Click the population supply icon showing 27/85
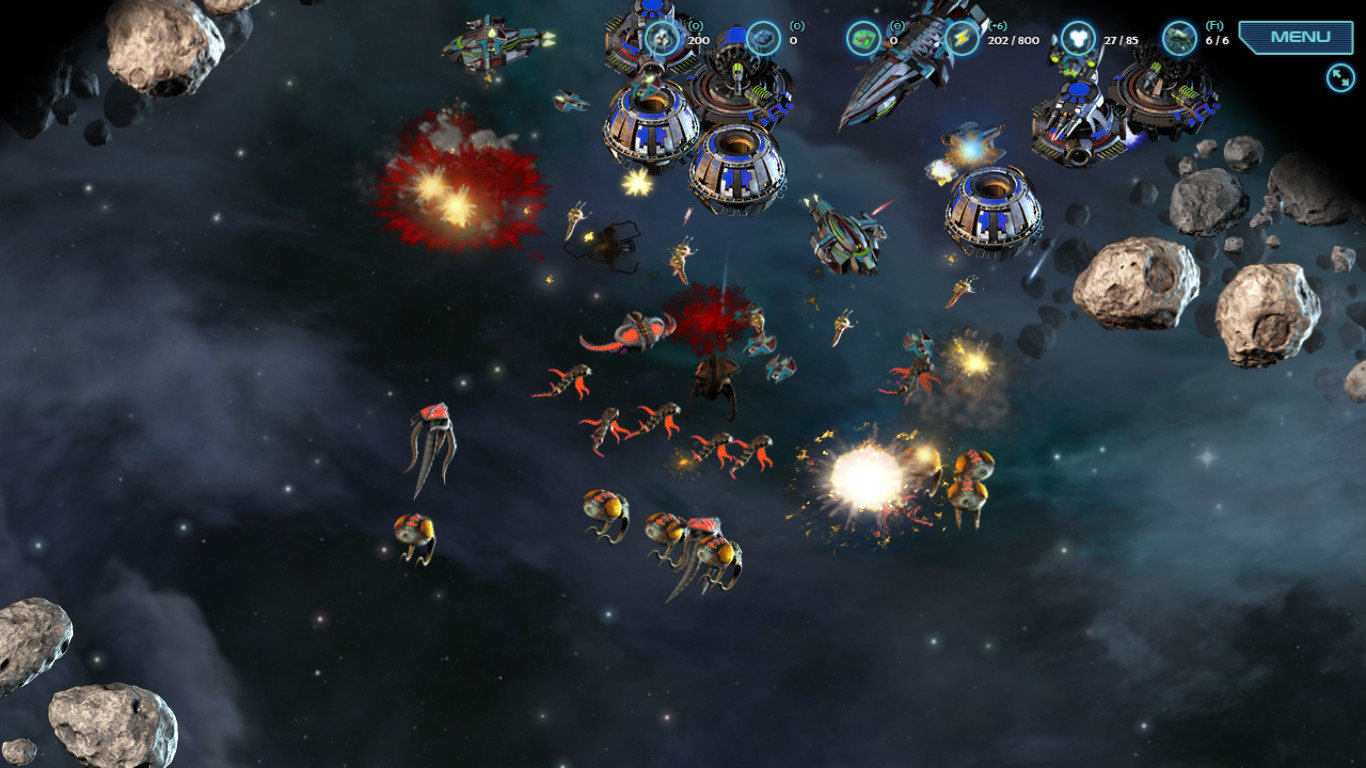The image size is (1366, 768). [1078, 37]
